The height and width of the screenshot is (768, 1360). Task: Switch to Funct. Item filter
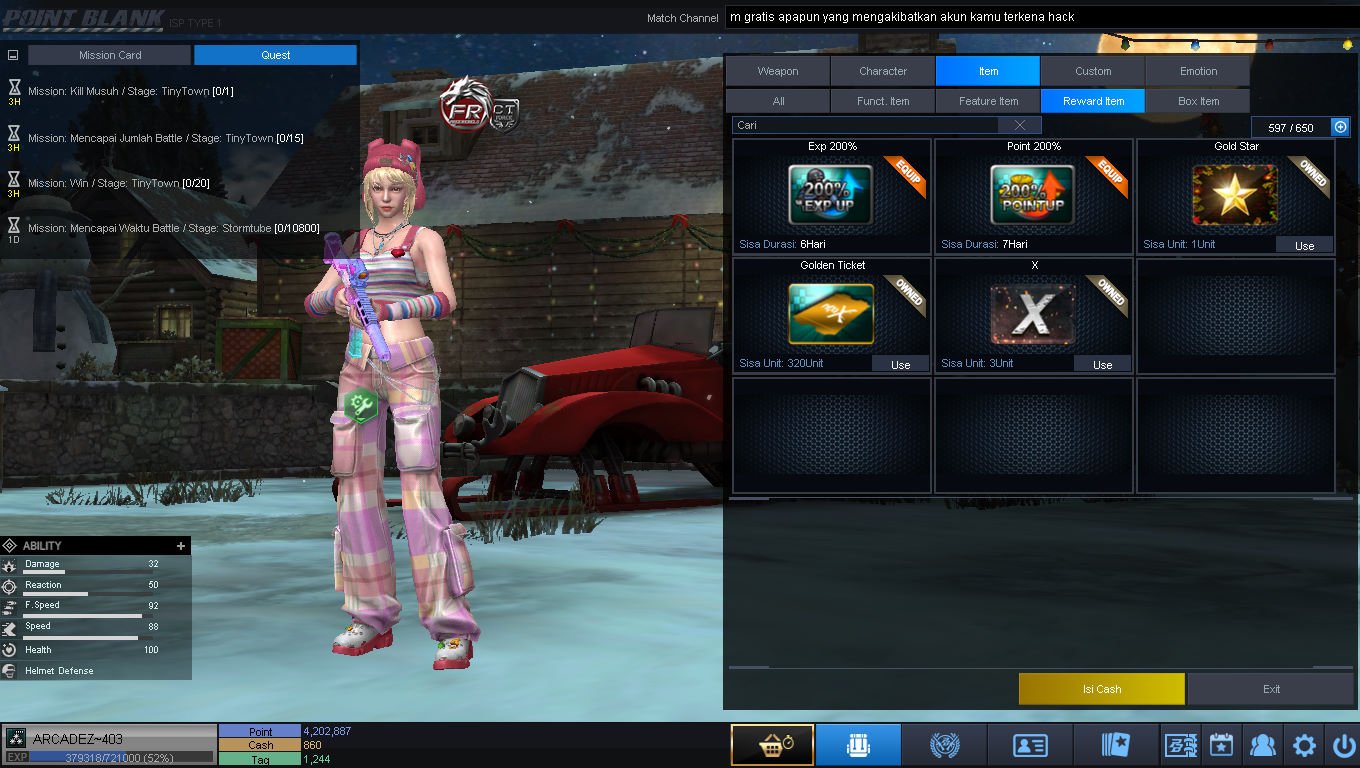883,101
